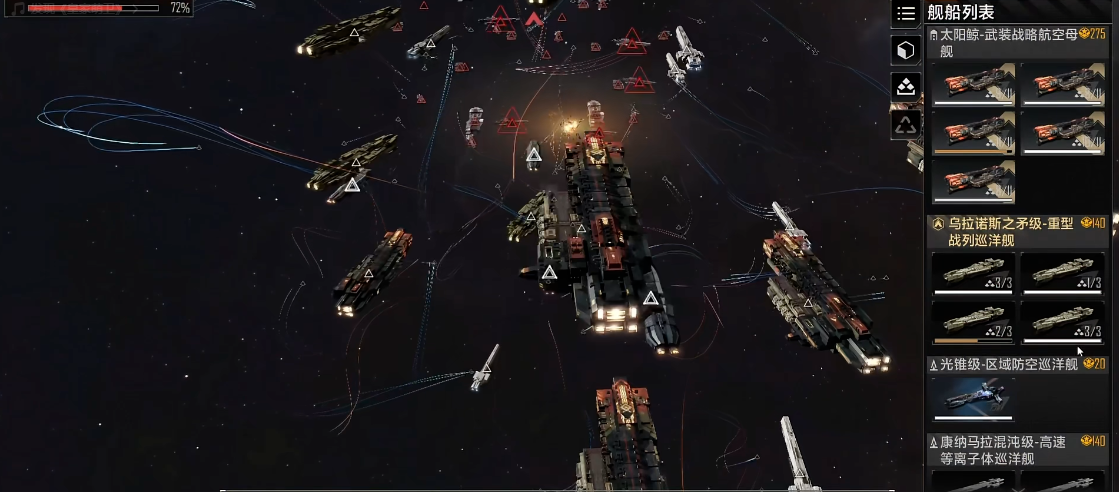Switch to the cube icon tab
Image resolution: width=1119 pixels, height=492 pixels.
pyautogui.click(x=905, y=50)
